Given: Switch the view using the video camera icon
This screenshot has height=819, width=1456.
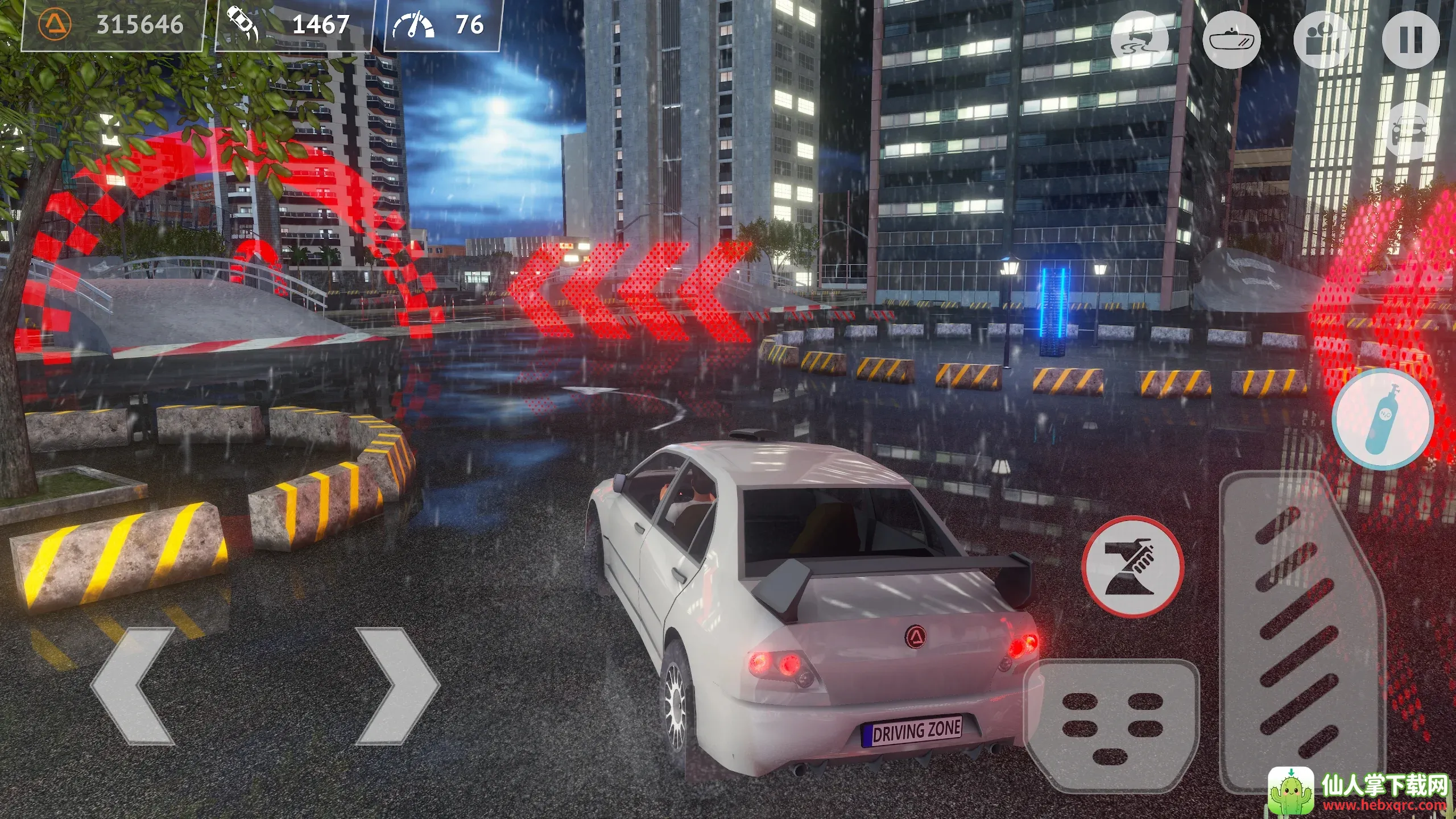Looking at the screenshot, I should click(1322, 40).
